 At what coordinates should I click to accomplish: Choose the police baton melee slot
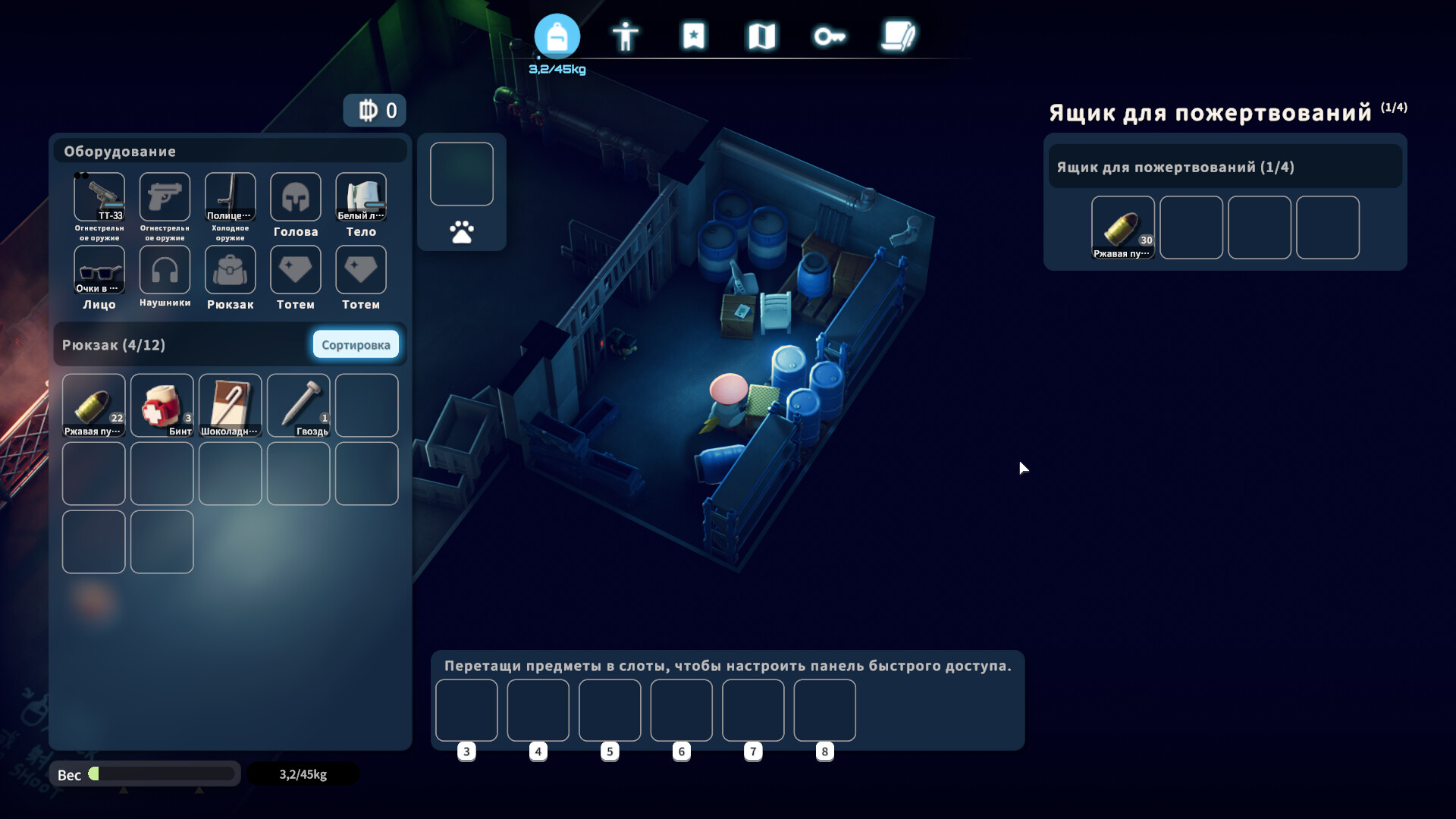[230, 197]
